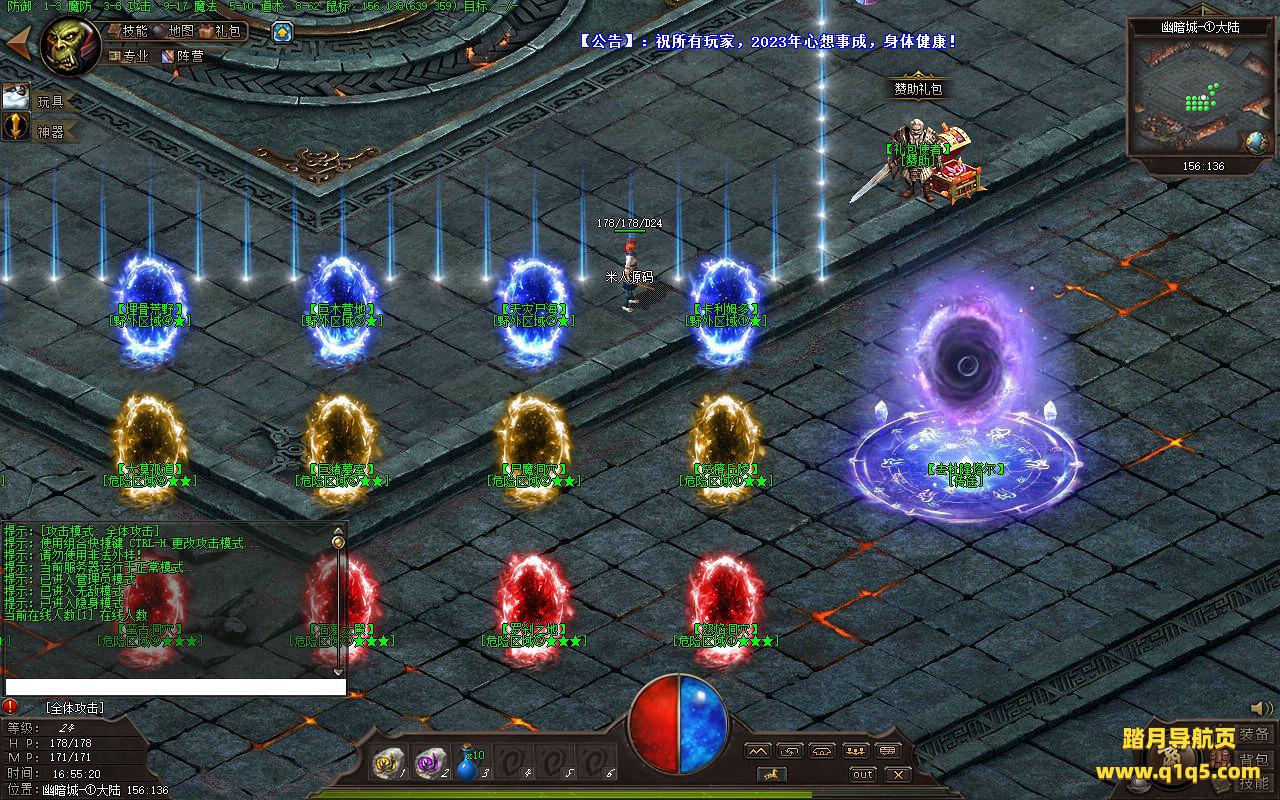This screenshot has width=1280, height=800.
Task: Use the yellow scroll in slot 1
Action: tap(386, 764)
